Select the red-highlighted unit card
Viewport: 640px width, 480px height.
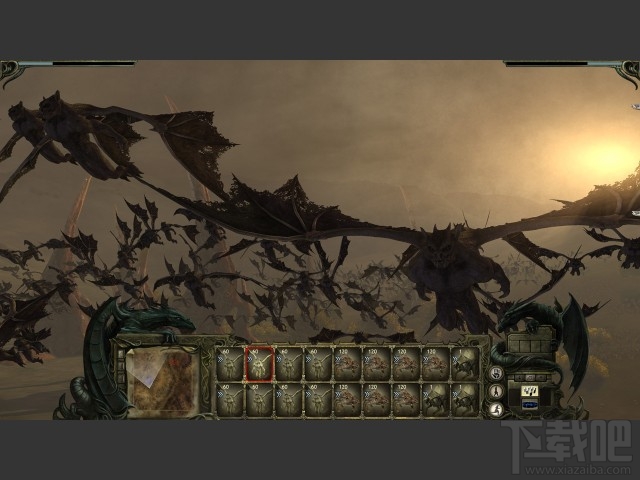pos(260,365)
